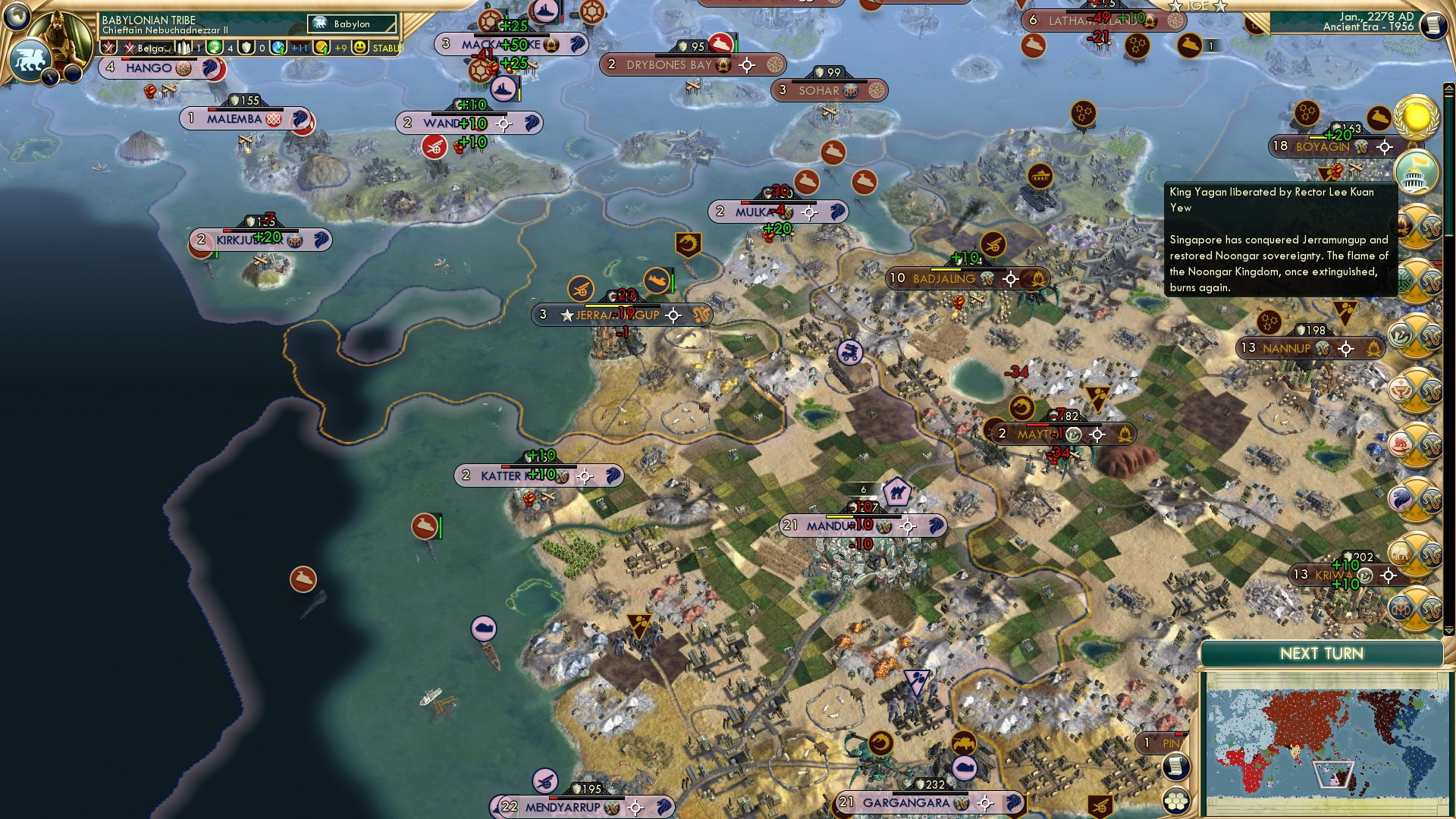Toggle the winged lion civilization emblem
Viewport: 1456px width, 819px height.
pos(30,61)
